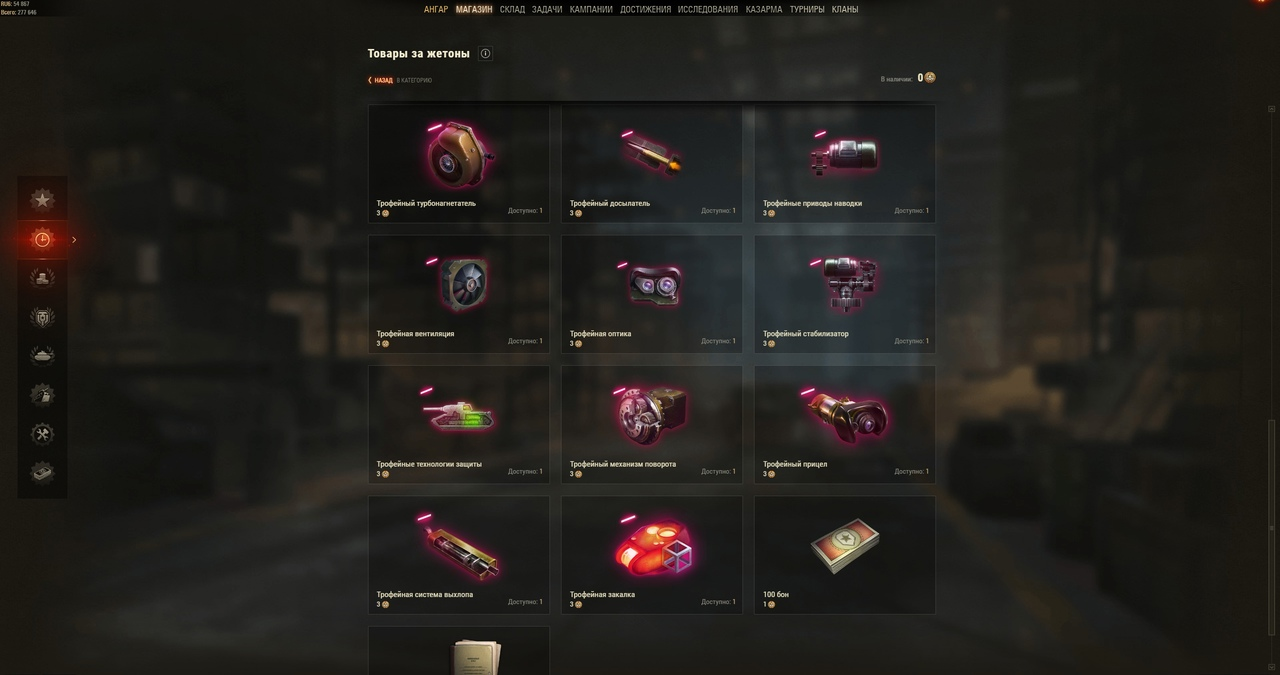Choose the Трофейный досылатель item
The width and height of the screenshot is (1280, 675).
[651, 162]
